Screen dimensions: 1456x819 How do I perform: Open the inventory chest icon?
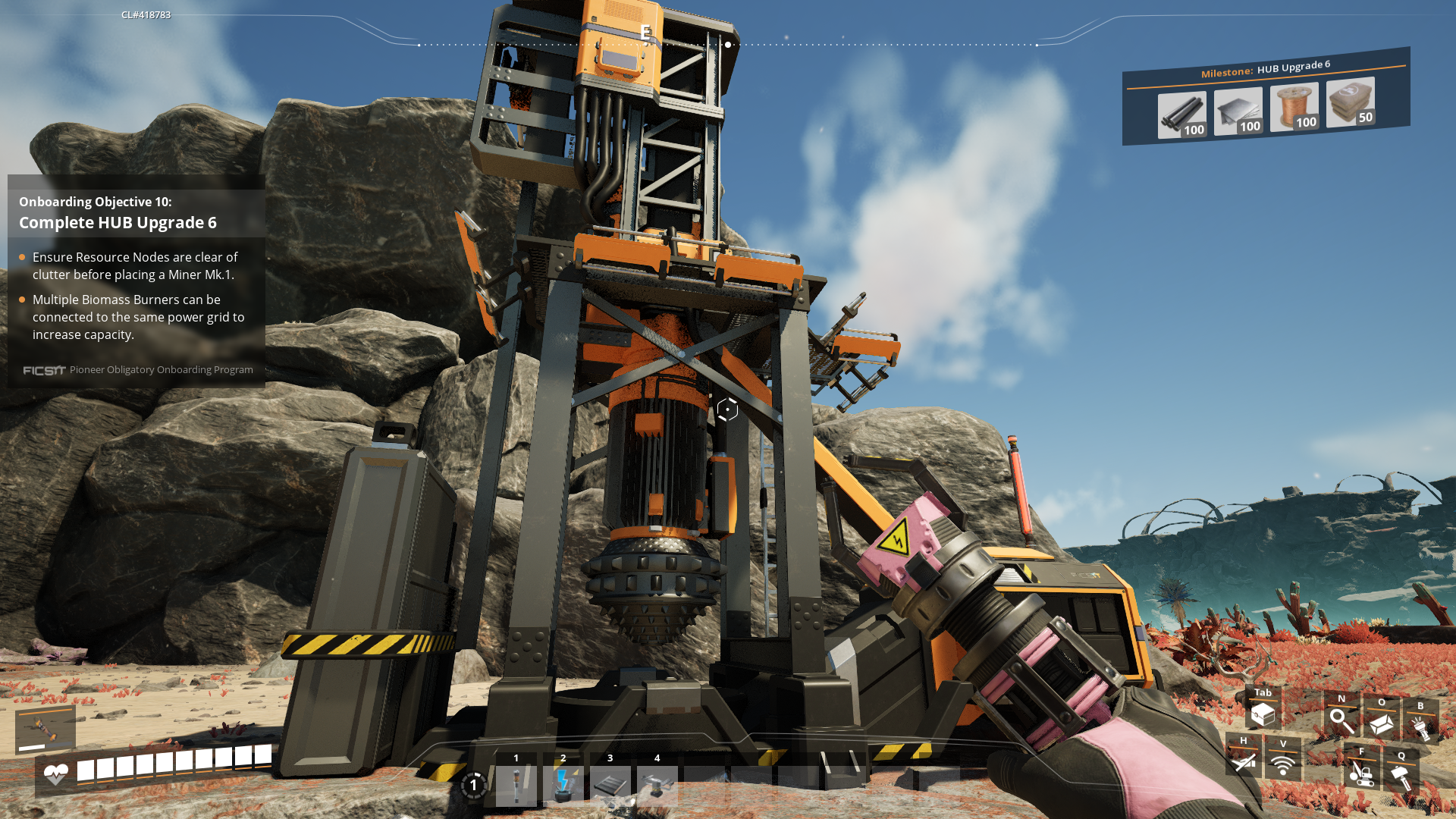pyautogui.click(x=1263, y=714)
